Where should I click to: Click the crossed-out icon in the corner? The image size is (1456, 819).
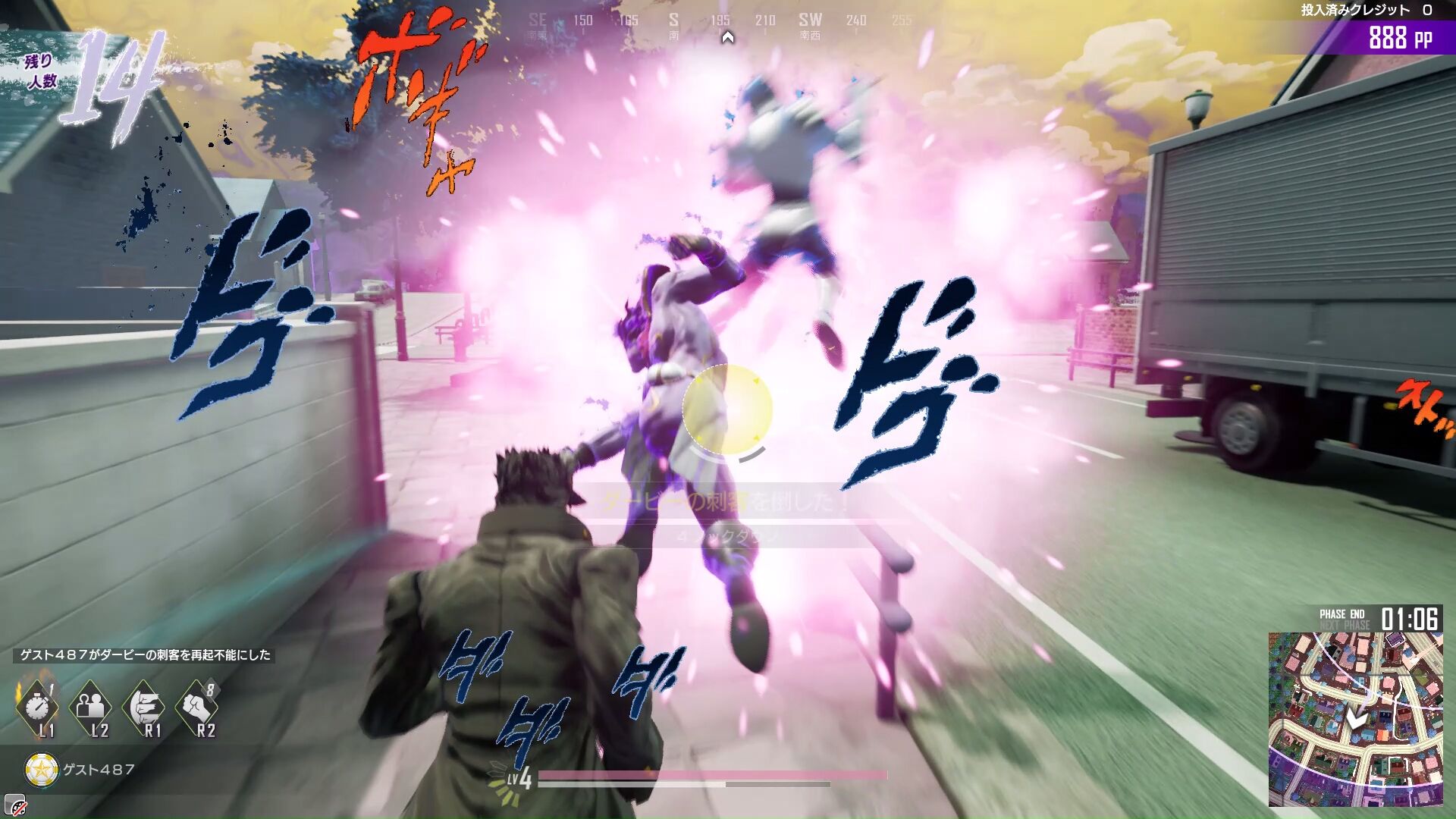(14, 807)
